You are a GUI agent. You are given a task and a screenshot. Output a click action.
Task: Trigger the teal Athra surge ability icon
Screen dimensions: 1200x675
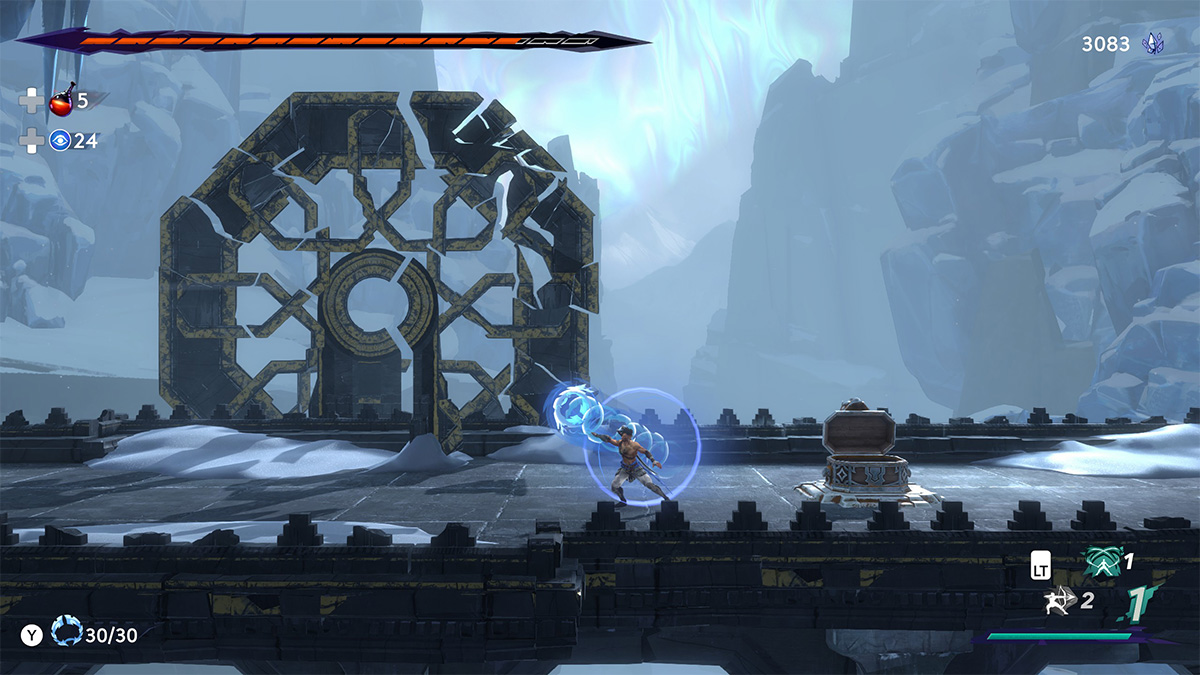pos(1102,564)
